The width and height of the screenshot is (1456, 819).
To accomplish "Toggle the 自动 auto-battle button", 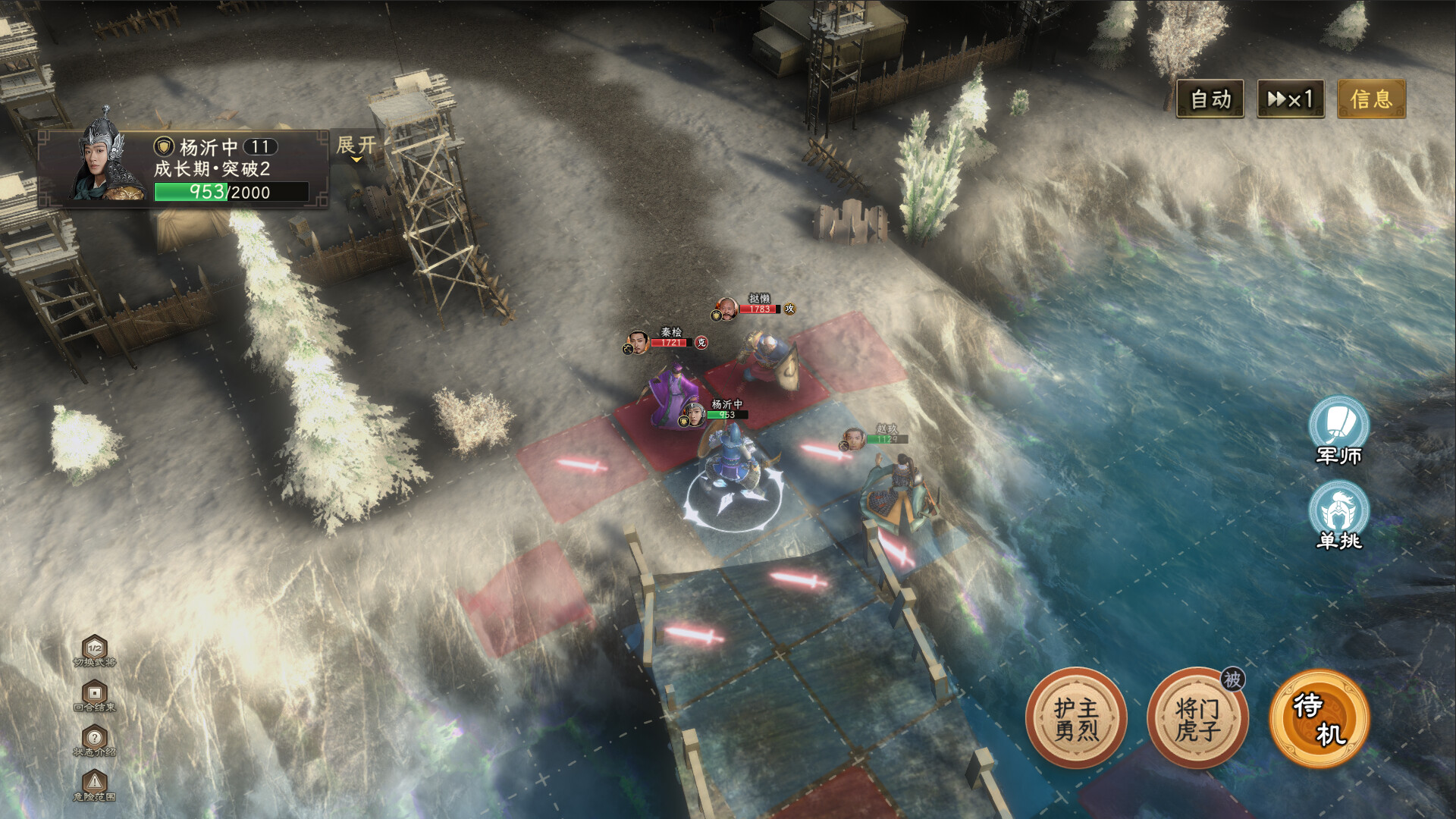I will point(1210,99).
